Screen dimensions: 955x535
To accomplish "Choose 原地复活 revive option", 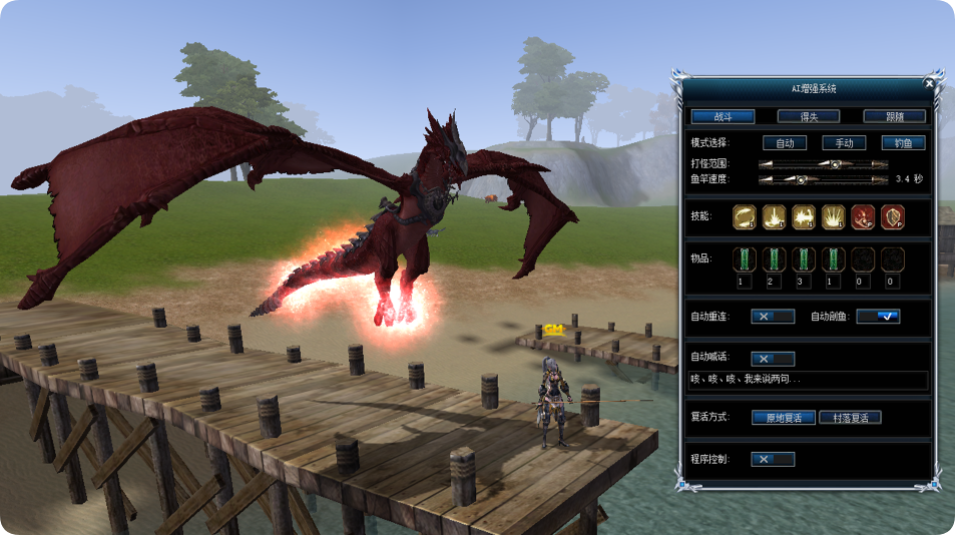I will click(x=784, y=417).
